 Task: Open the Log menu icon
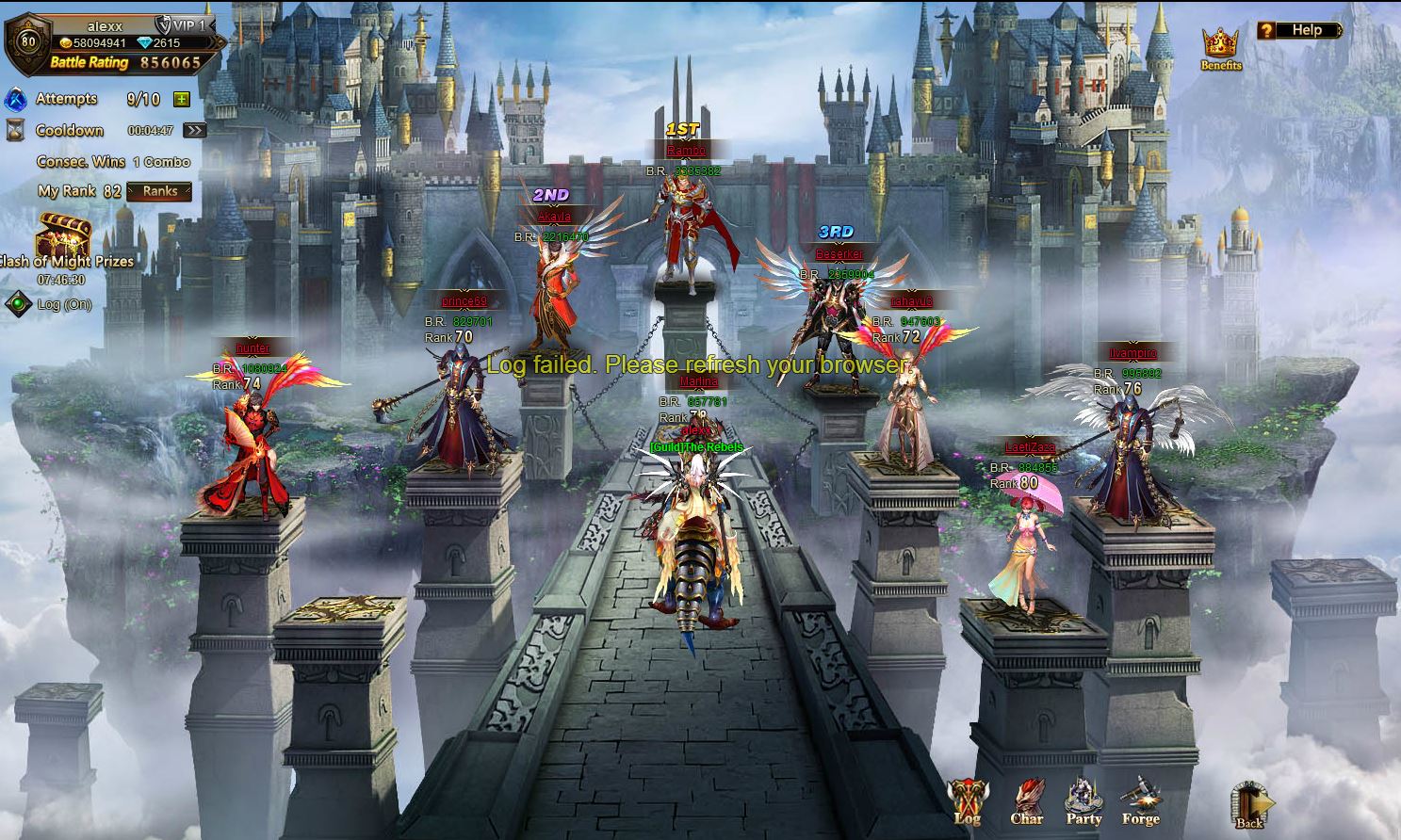click(967, 802)
